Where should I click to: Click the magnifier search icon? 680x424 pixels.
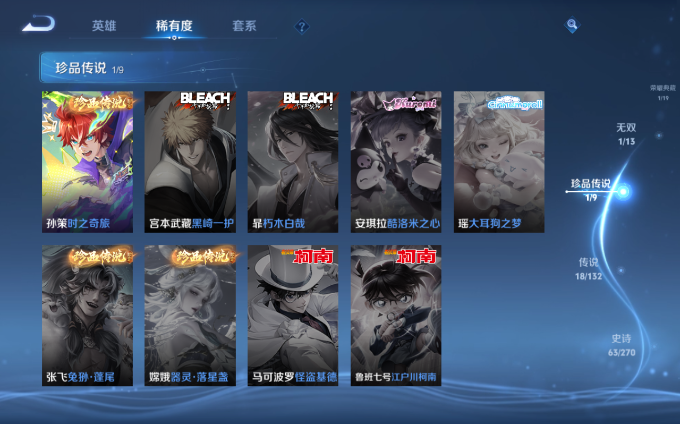pos(572,25)
